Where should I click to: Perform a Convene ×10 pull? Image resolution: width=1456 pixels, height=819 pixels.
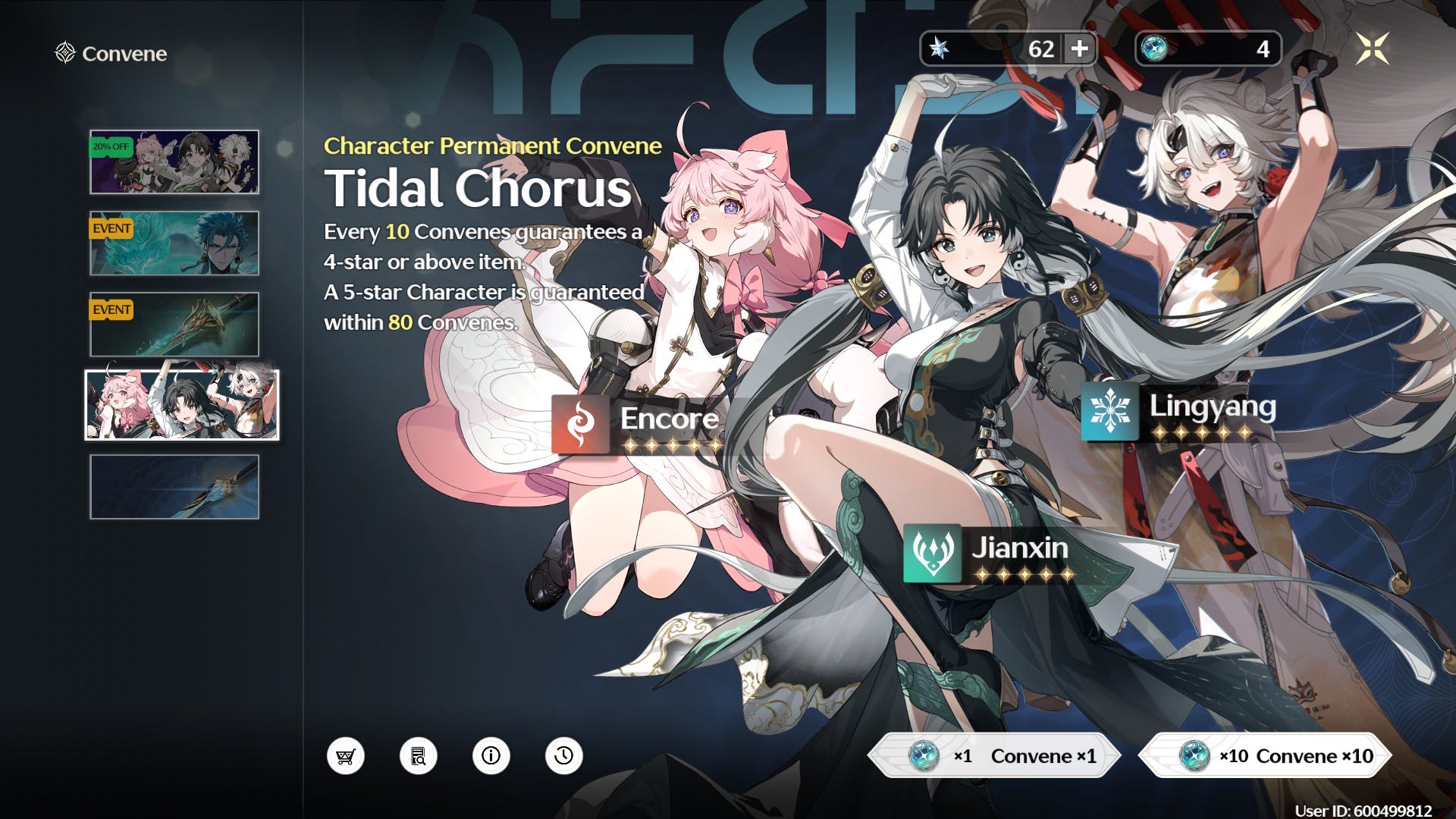1266,755
